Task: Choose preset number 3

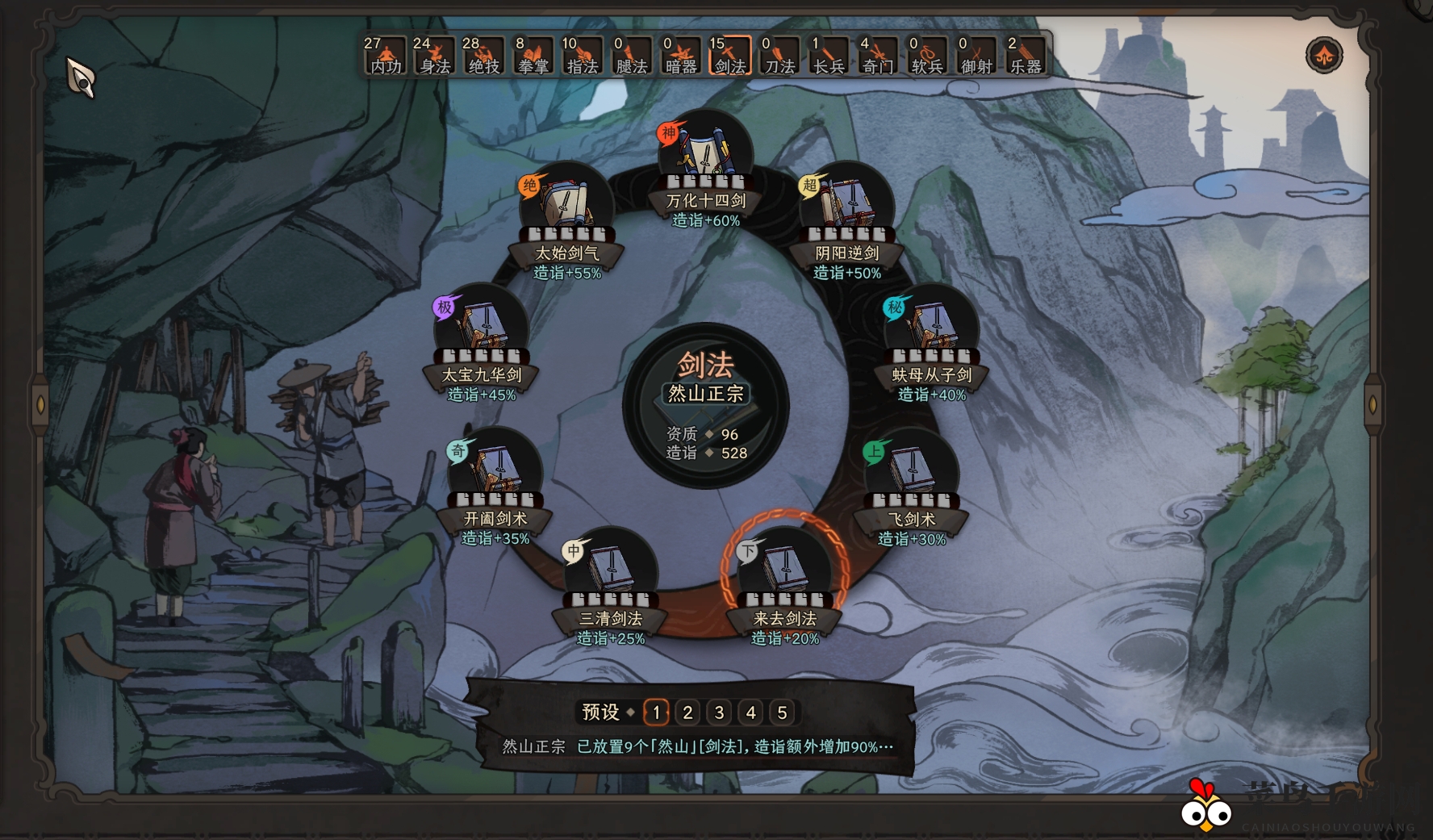Action: click(x=719, y=713)
